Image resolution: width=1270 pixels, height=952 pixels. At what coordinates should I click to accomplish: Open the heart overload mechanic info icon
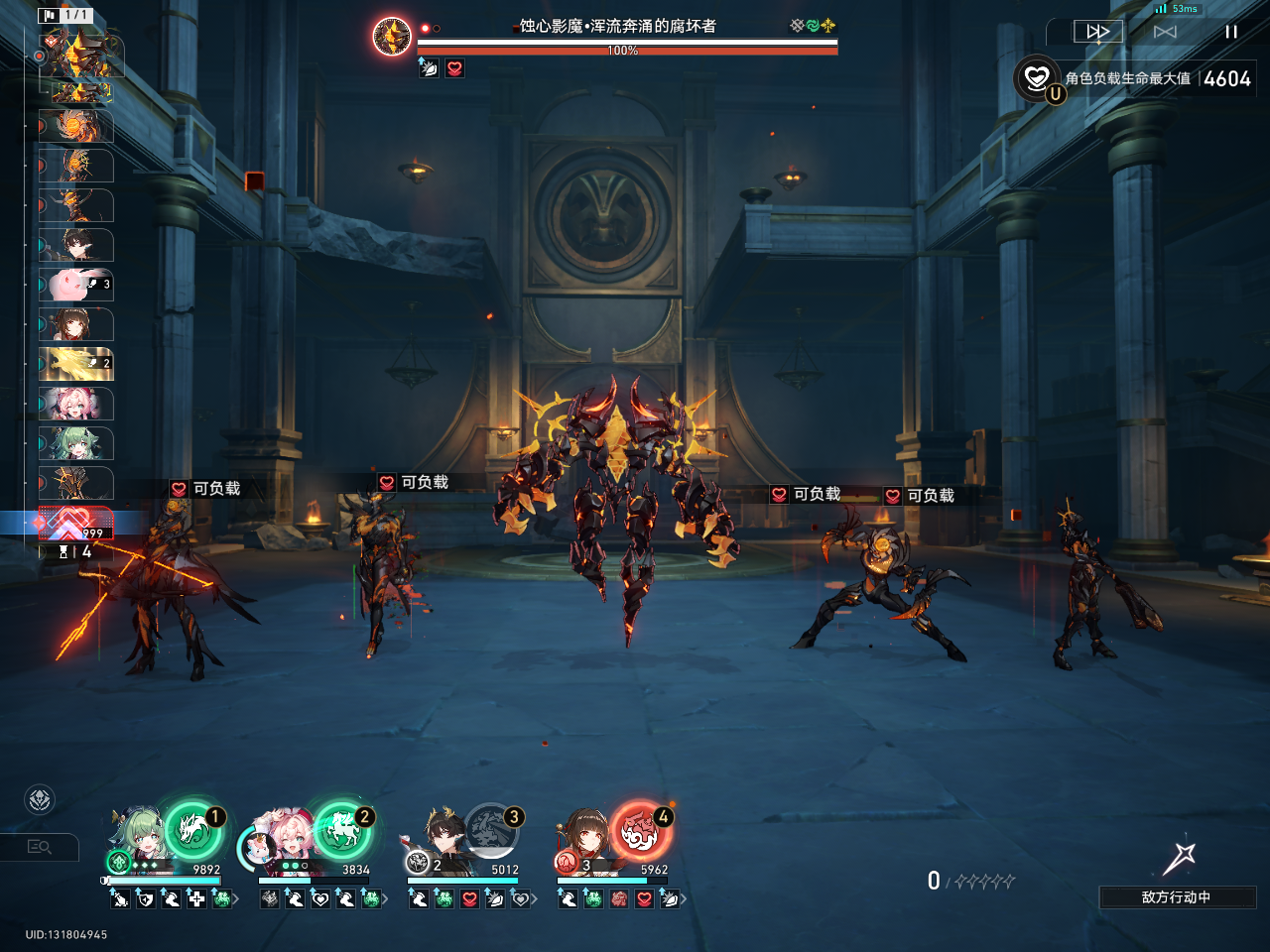[1037, 78]
